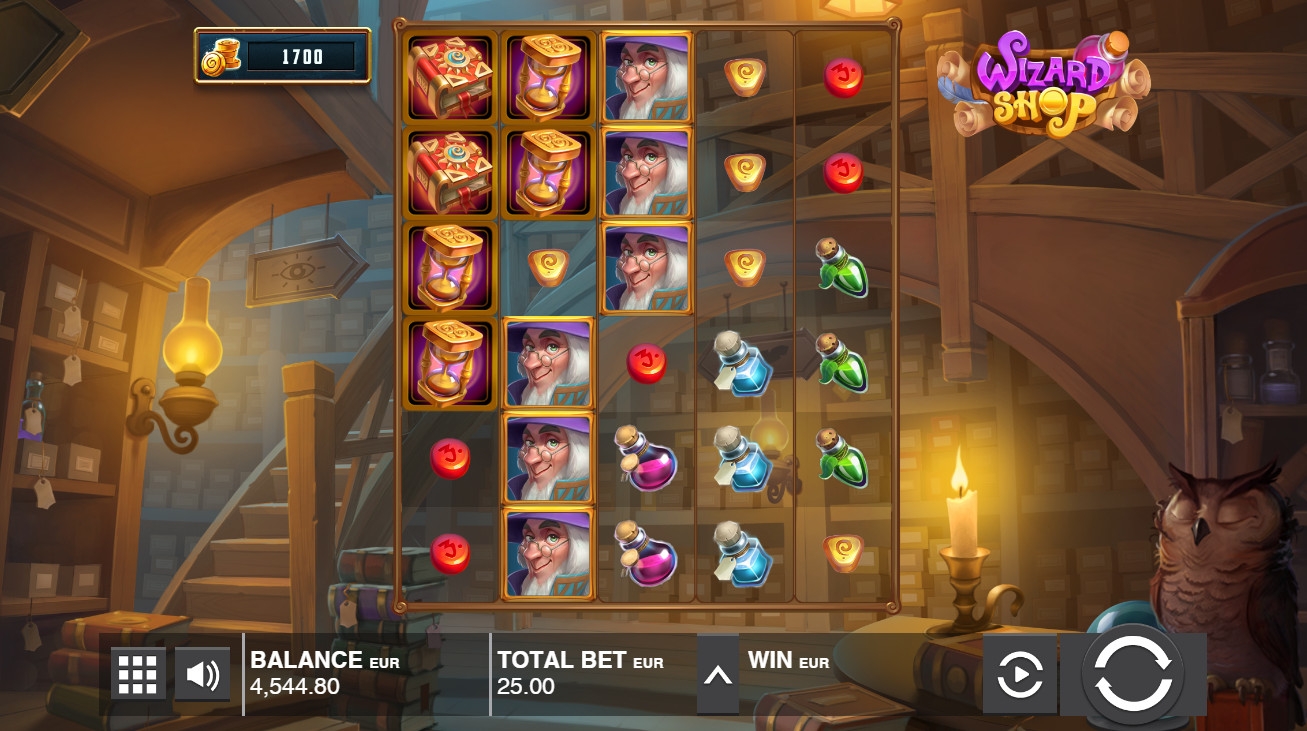Image resolution: width=1307 pixels, height=731 pixels.
Task: Toggle the sound speaker button
Action: point(202,675)
